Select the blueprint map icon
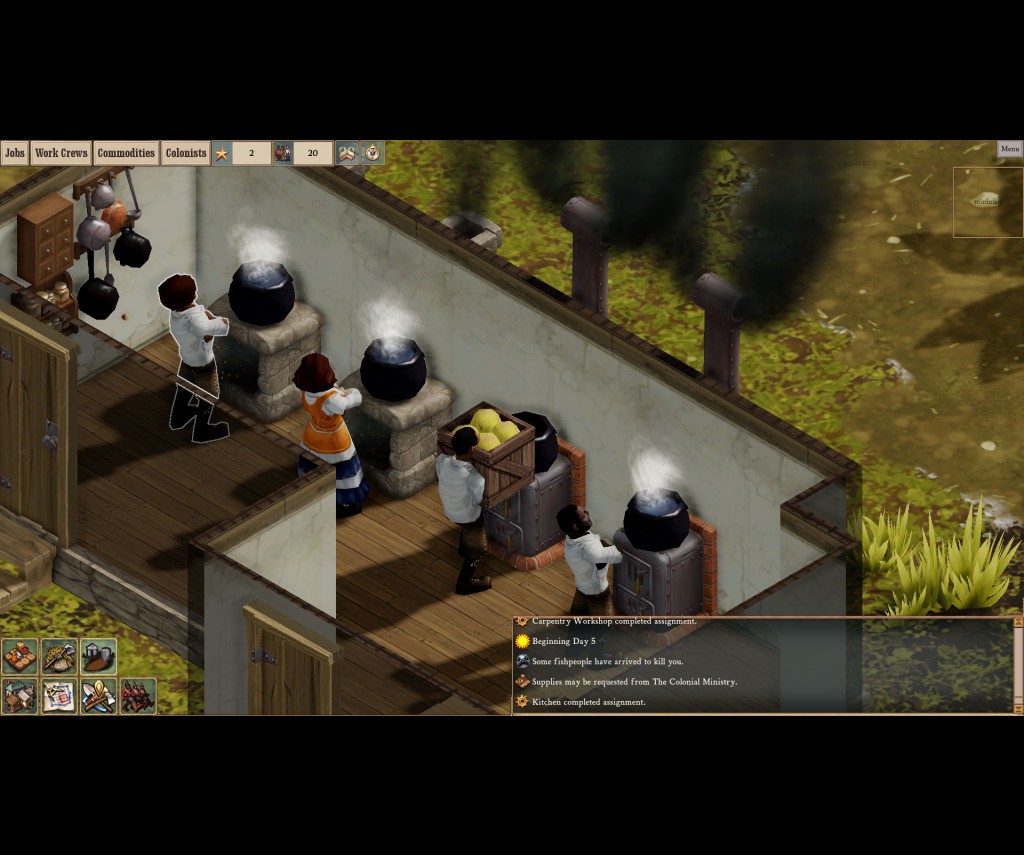Screen dimensions: 1024x855 coord(59,696)
